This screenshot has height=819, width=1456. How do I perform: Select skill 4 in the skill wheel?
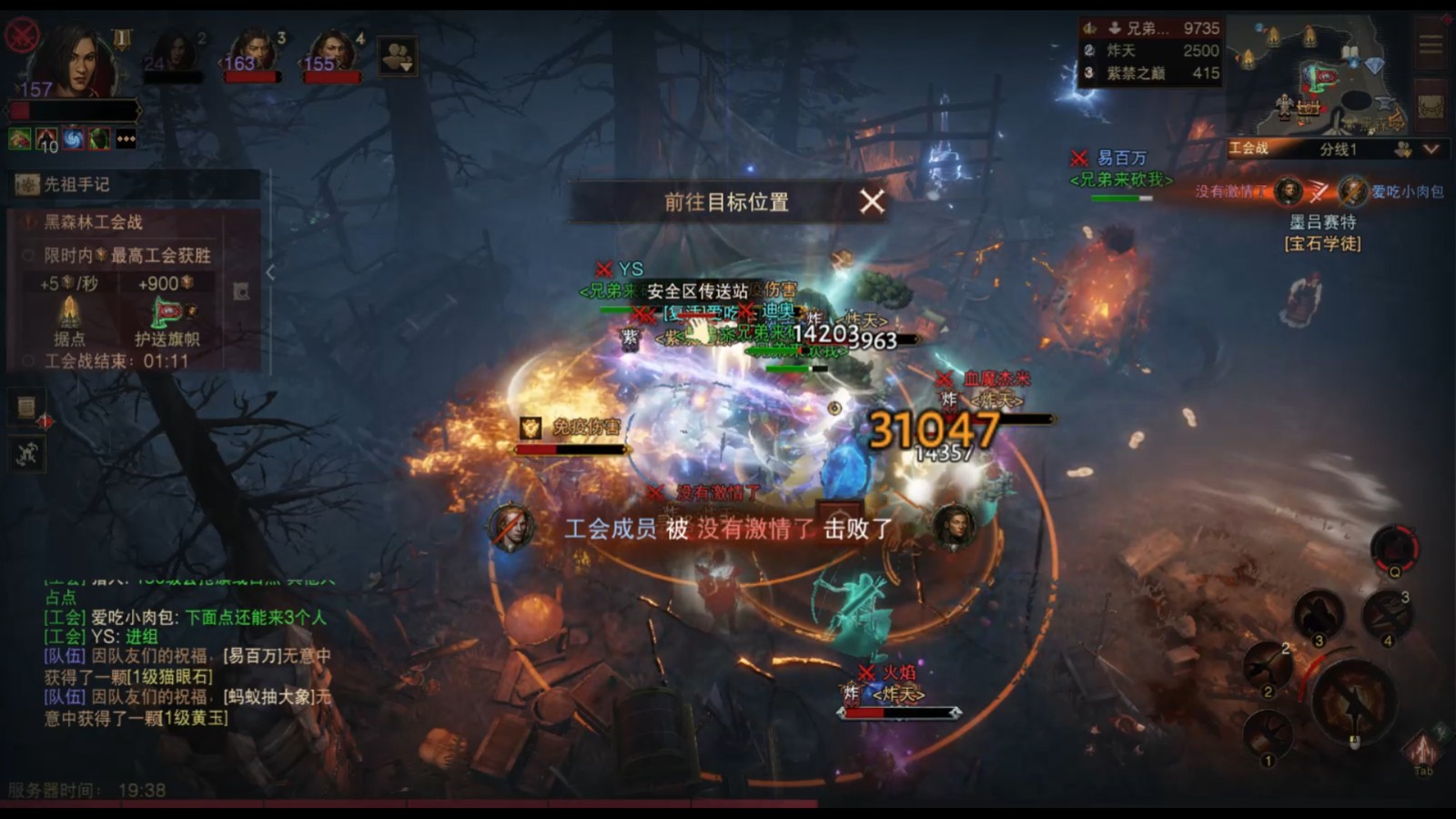pos(1387,617)
